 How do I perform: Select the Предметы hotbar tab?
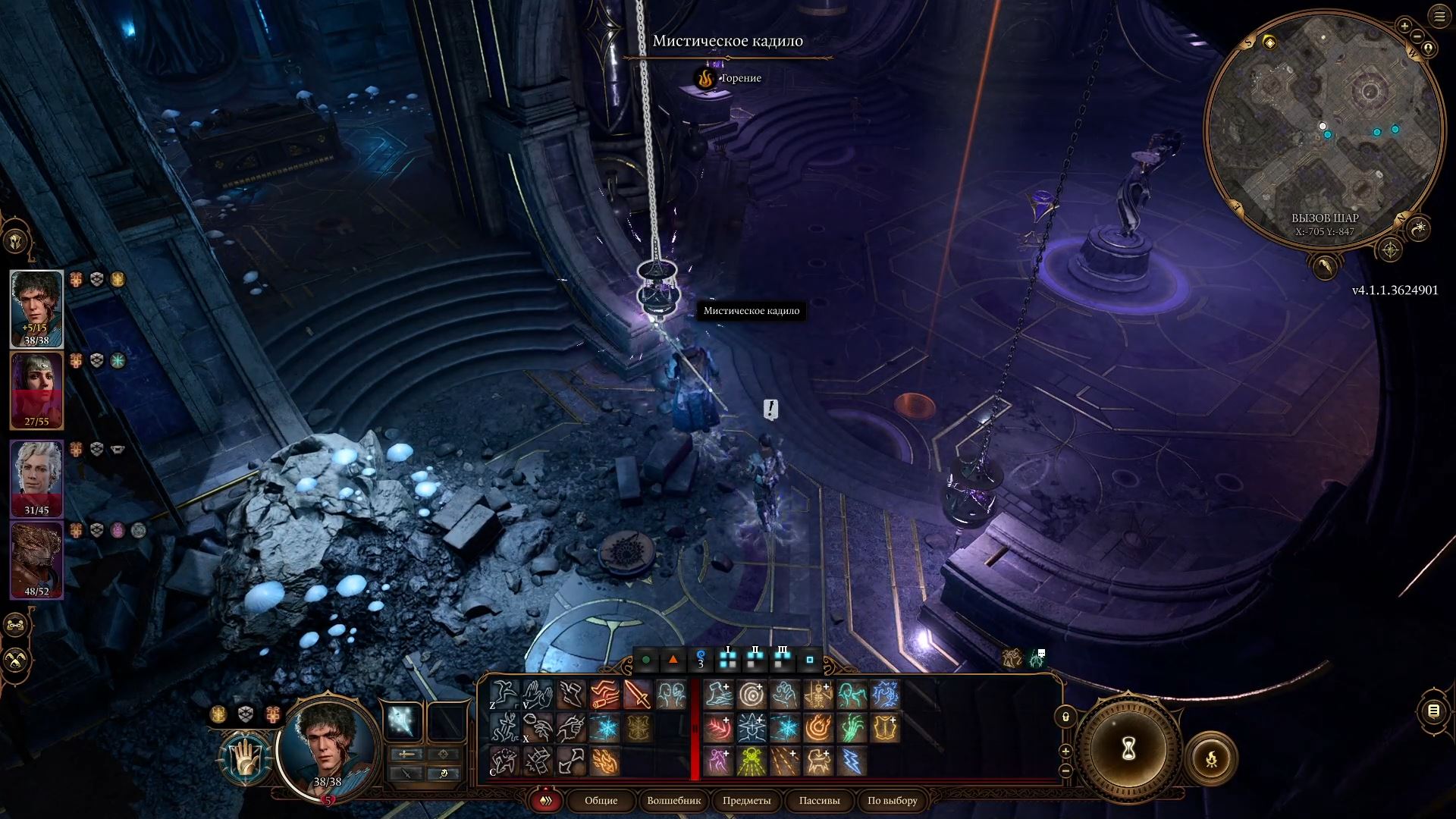(x=746, y=800)
